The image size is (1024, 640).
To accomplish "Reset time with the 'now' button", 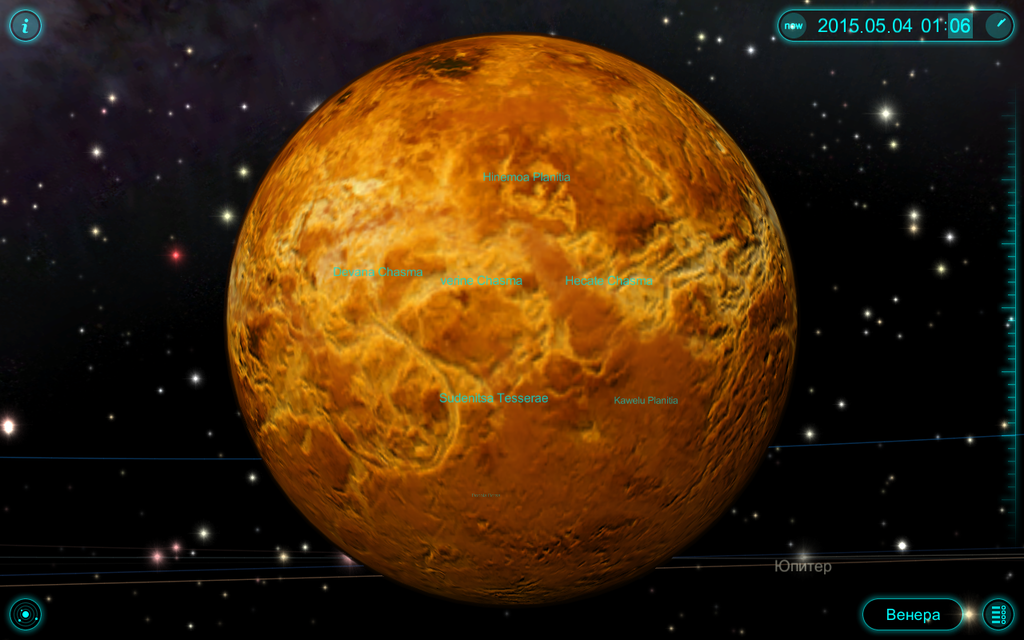I will click(x=793, y=25).
